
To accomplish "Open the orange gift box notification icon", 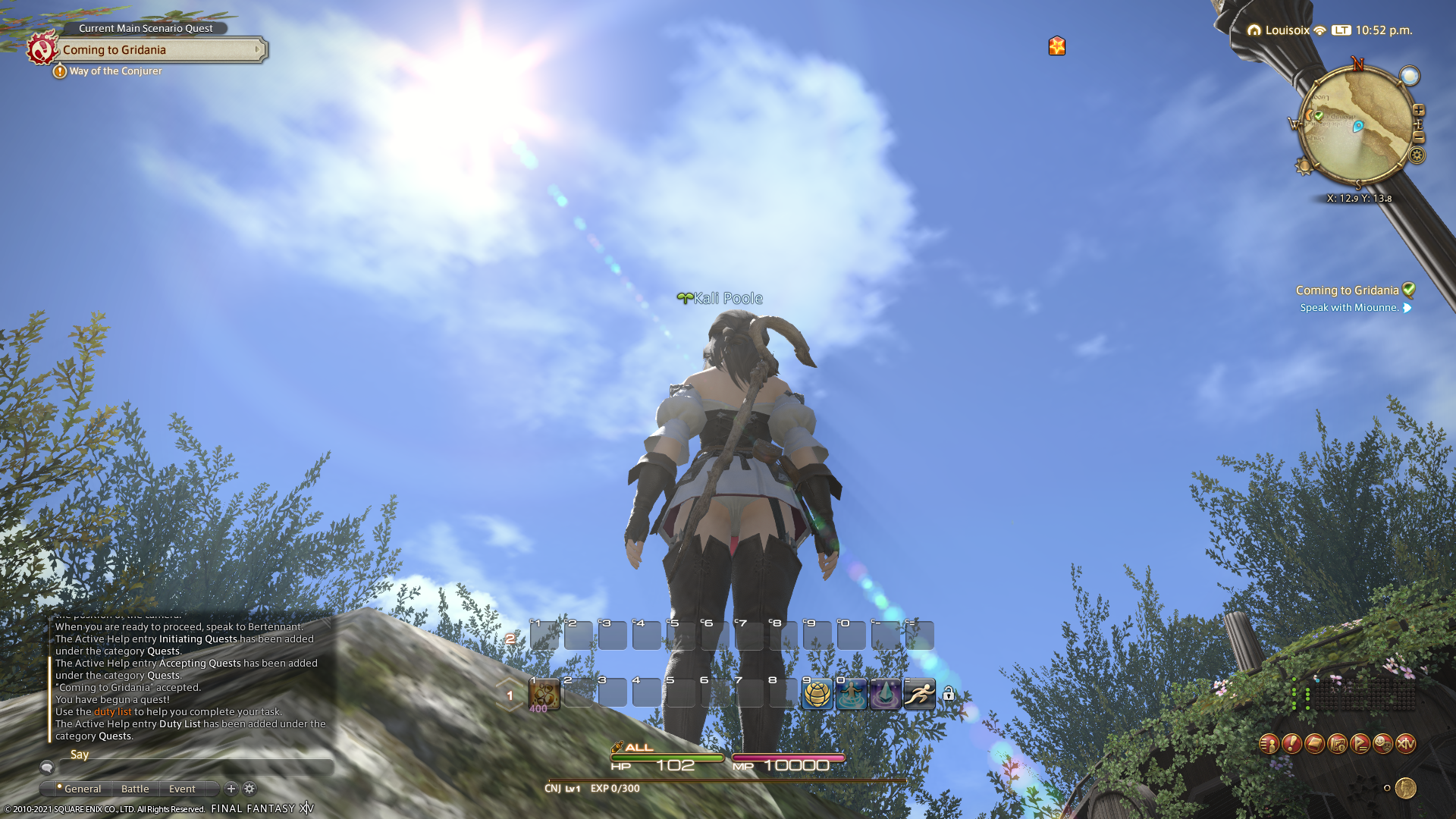I will [1056, 46].
